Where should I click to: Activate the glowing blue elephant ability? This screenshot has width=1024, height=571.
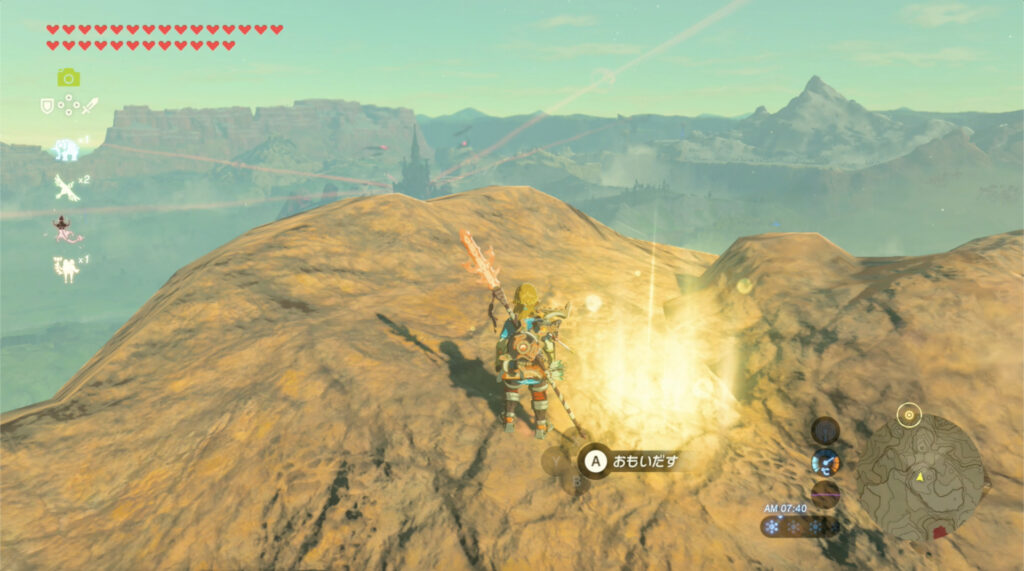(x=66, y=149)
